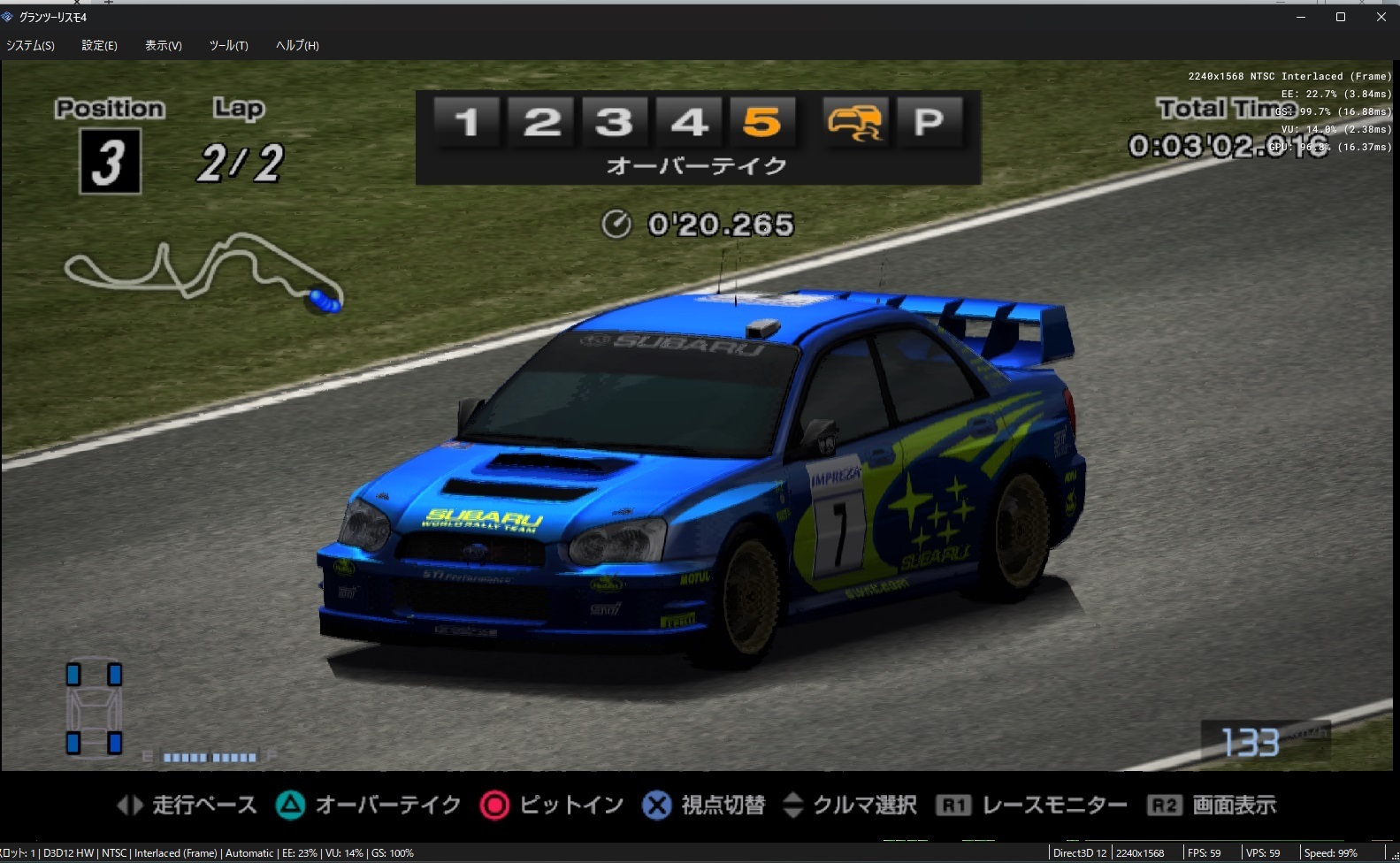Click the tire wear car diagram
1400x863 pixels.
pyautogui.click(x=94, y=708)
